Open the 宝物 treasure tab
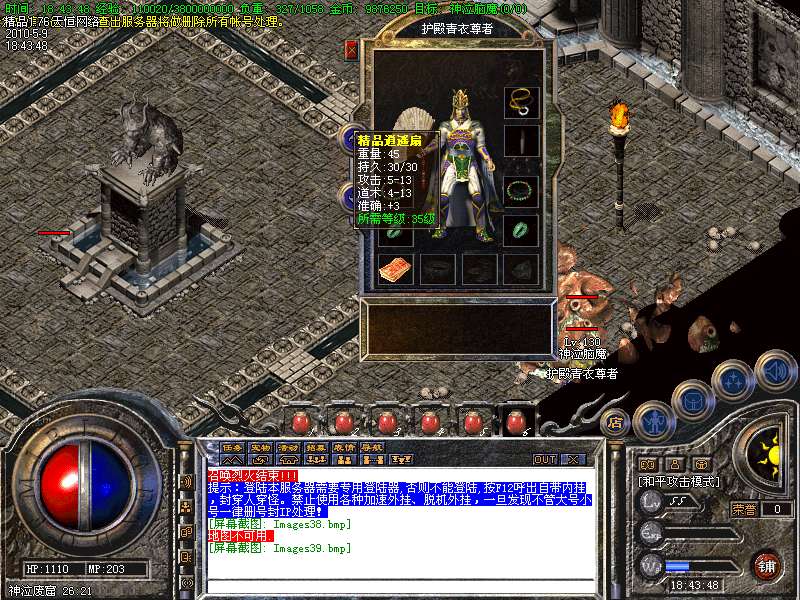This screenshot has width=800, height=600. (x=260, y=447)
